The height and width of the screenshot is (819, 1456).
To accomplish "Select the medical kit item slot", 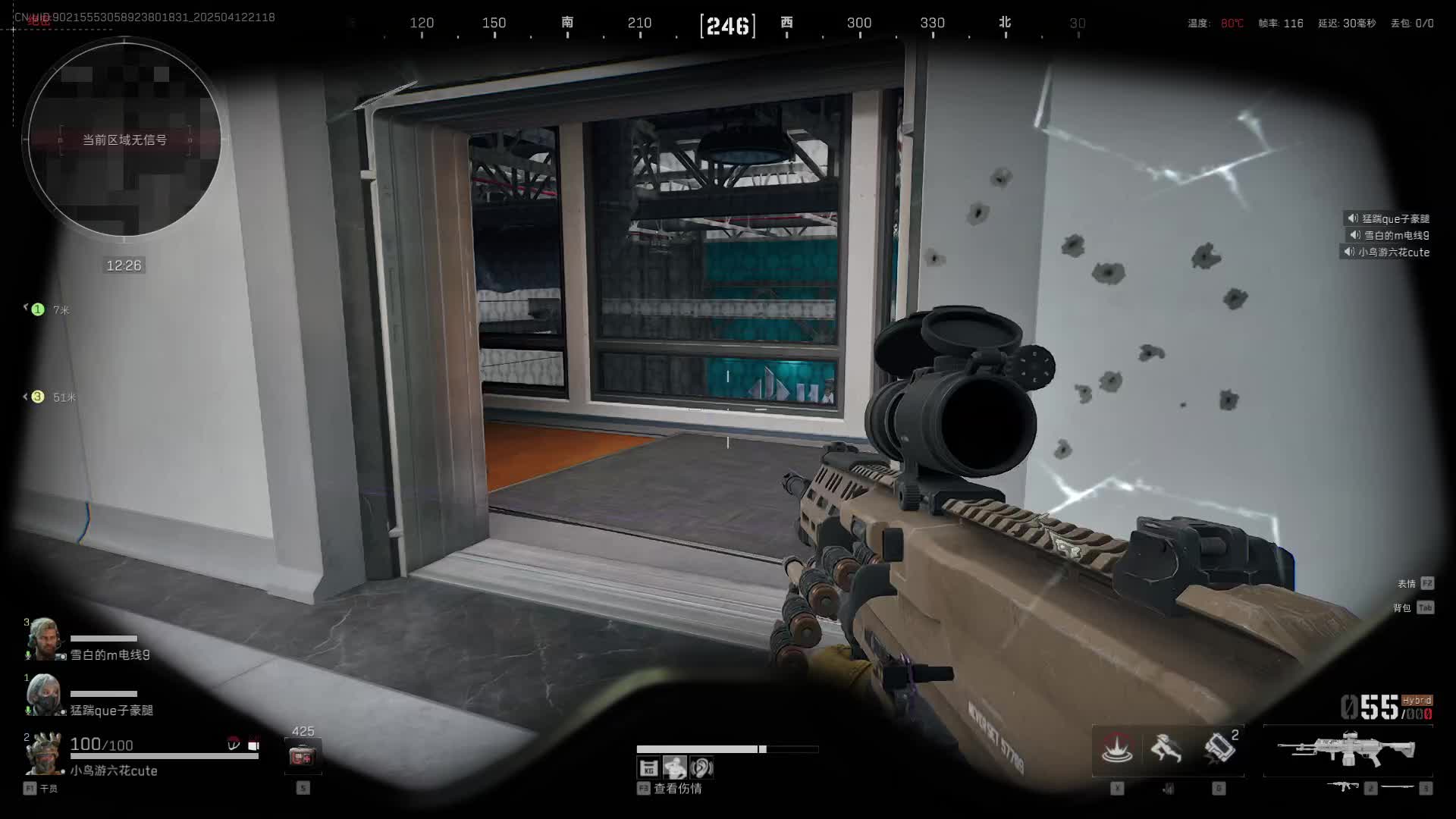I will pos(303,756).
